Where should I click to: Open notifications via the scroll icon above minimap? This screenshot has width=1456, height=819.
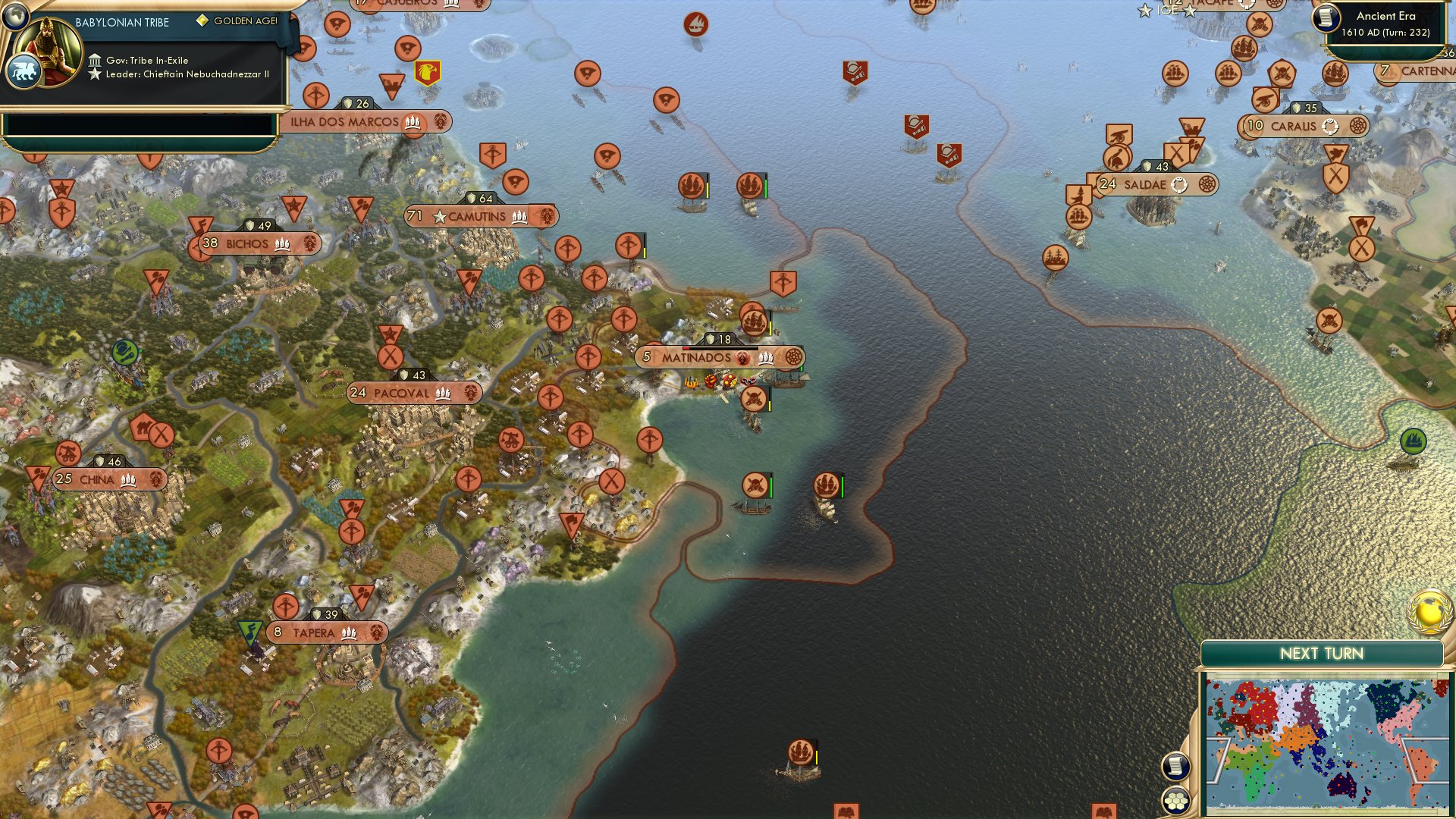pos(1175,767)
